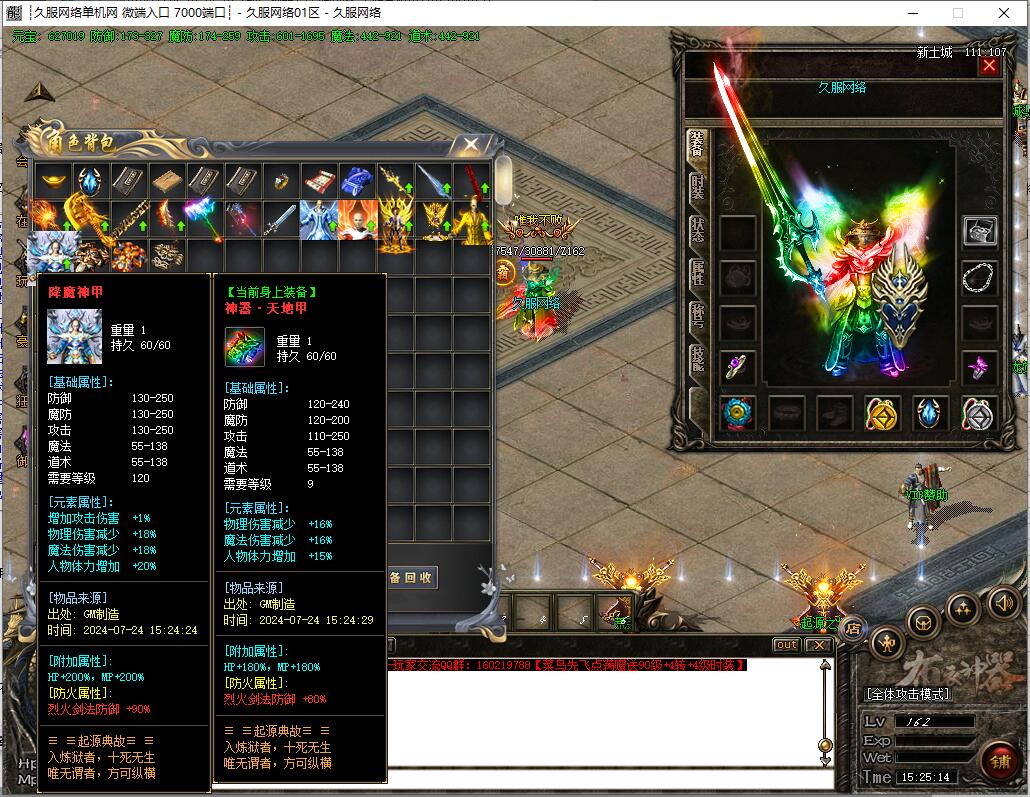This screenshot has width=1030, height=797.
Task: Pick the red scroll item in the bag
Action: click(319, 181)
